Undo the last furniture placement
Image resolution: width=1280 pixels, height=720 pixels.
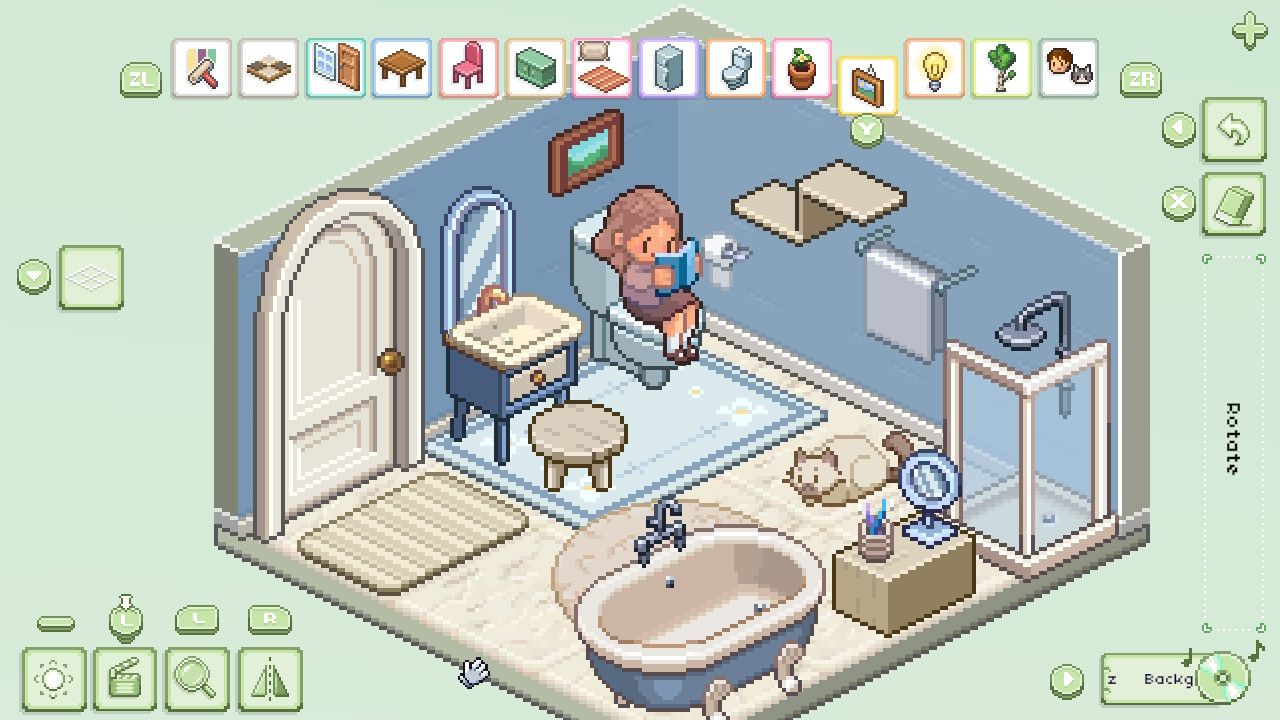[1234, 130]
